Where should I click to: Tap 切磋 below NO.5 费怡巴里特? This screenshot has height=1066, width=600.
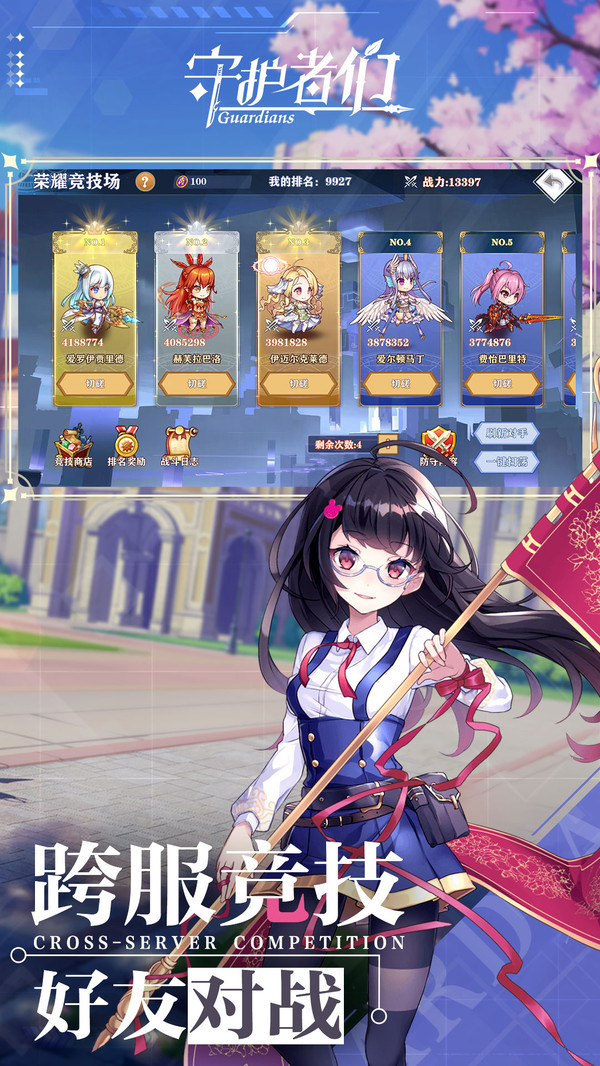tap(502, 383)
